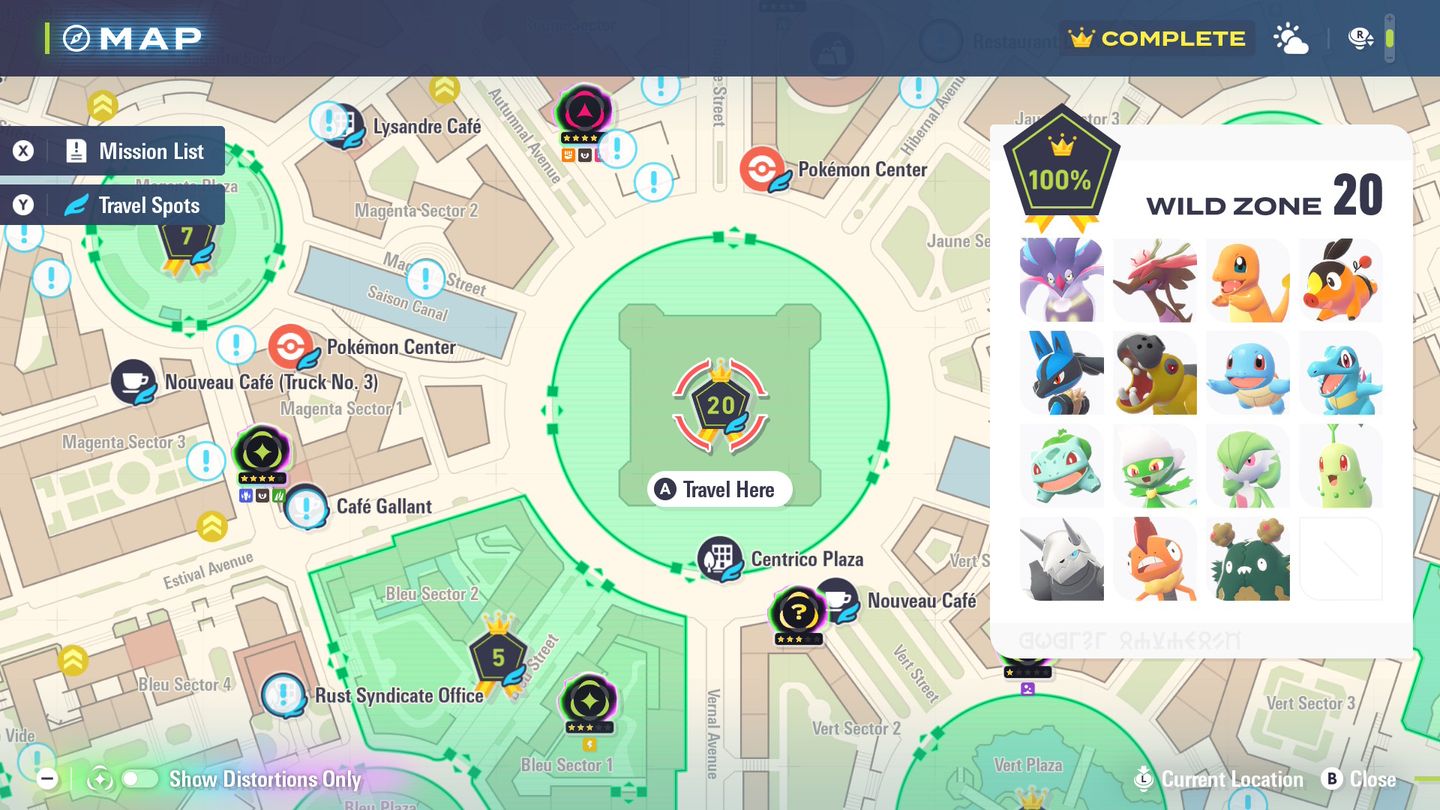Select the Pokémon Center near Jaune Sector

pyautogui.click(x=763, y=169)
